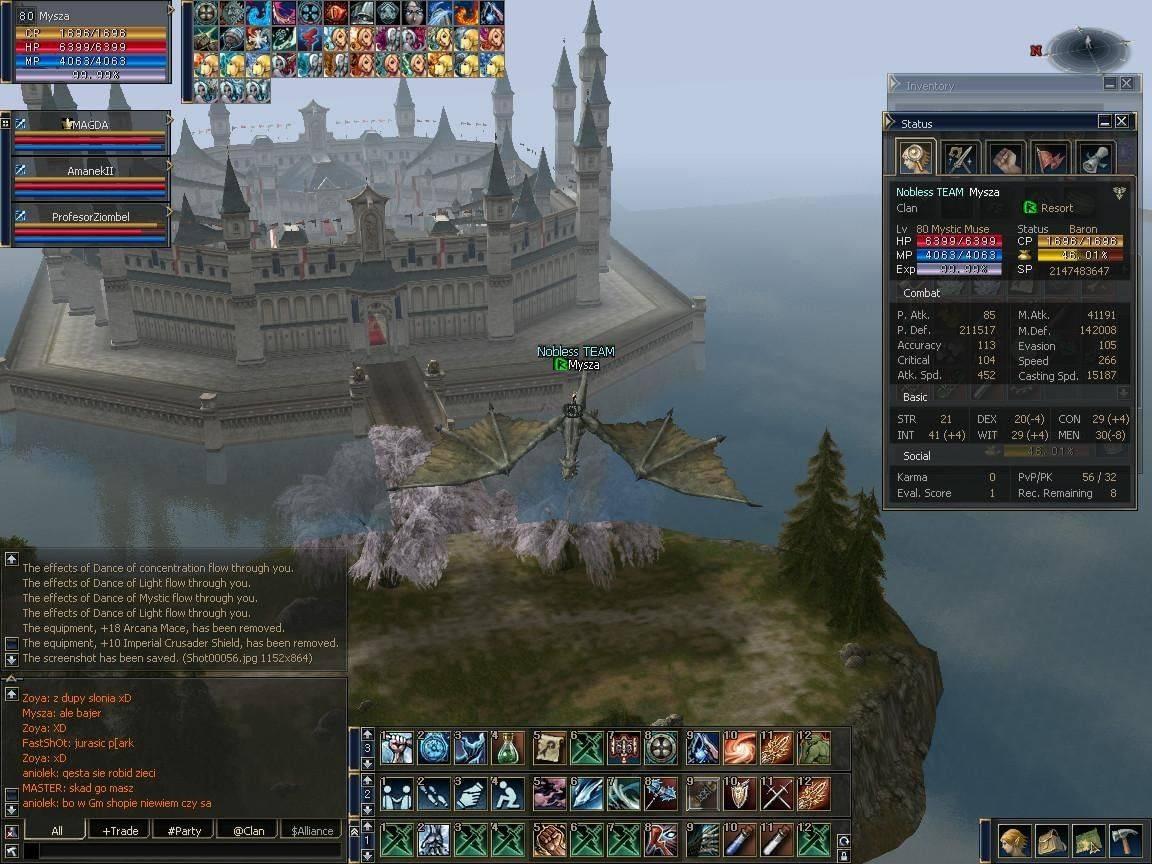Select the red flag tab in Status
The height and width of the screenshot is (864, 1152).
click(1050, 158)
